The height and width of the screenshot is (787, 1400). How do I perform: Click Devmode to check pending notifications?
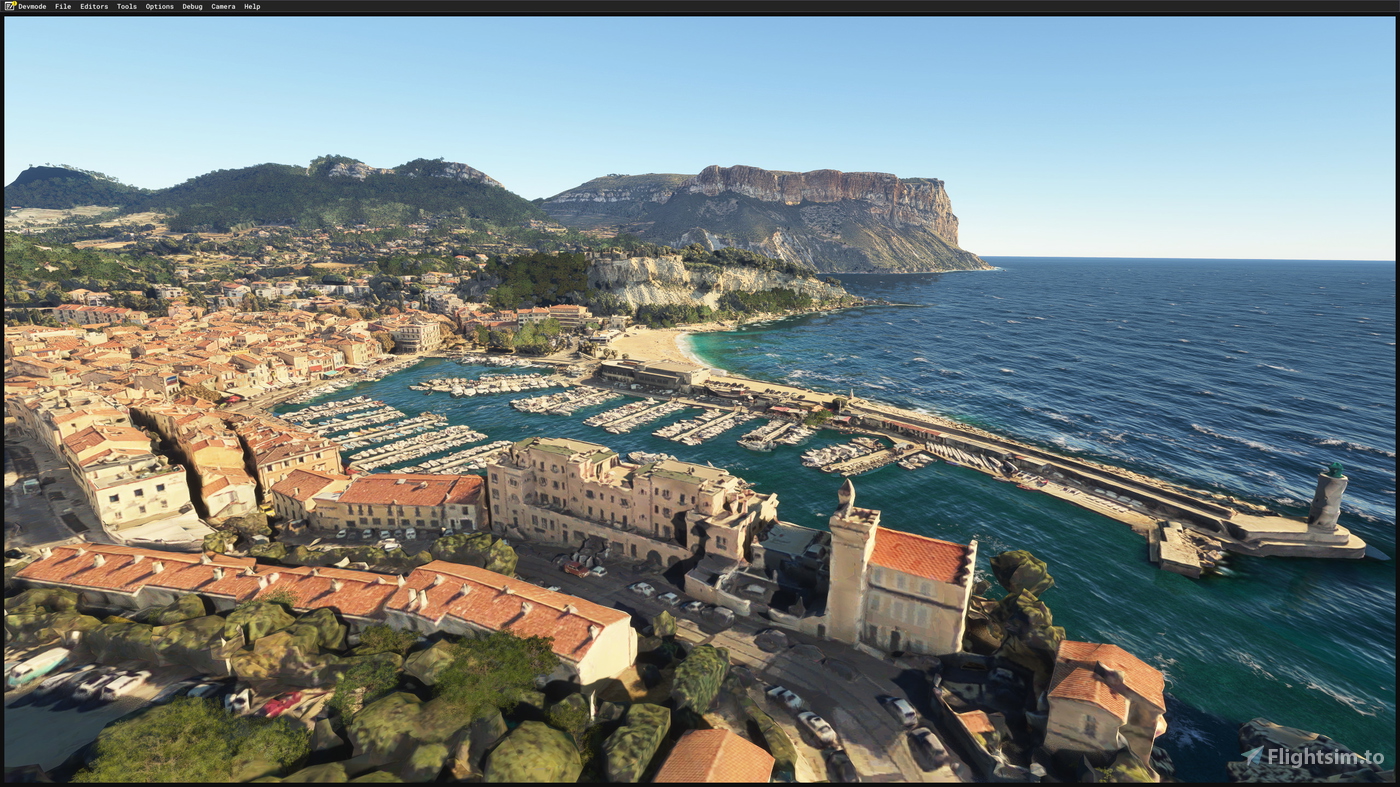[x=31, y=5]
